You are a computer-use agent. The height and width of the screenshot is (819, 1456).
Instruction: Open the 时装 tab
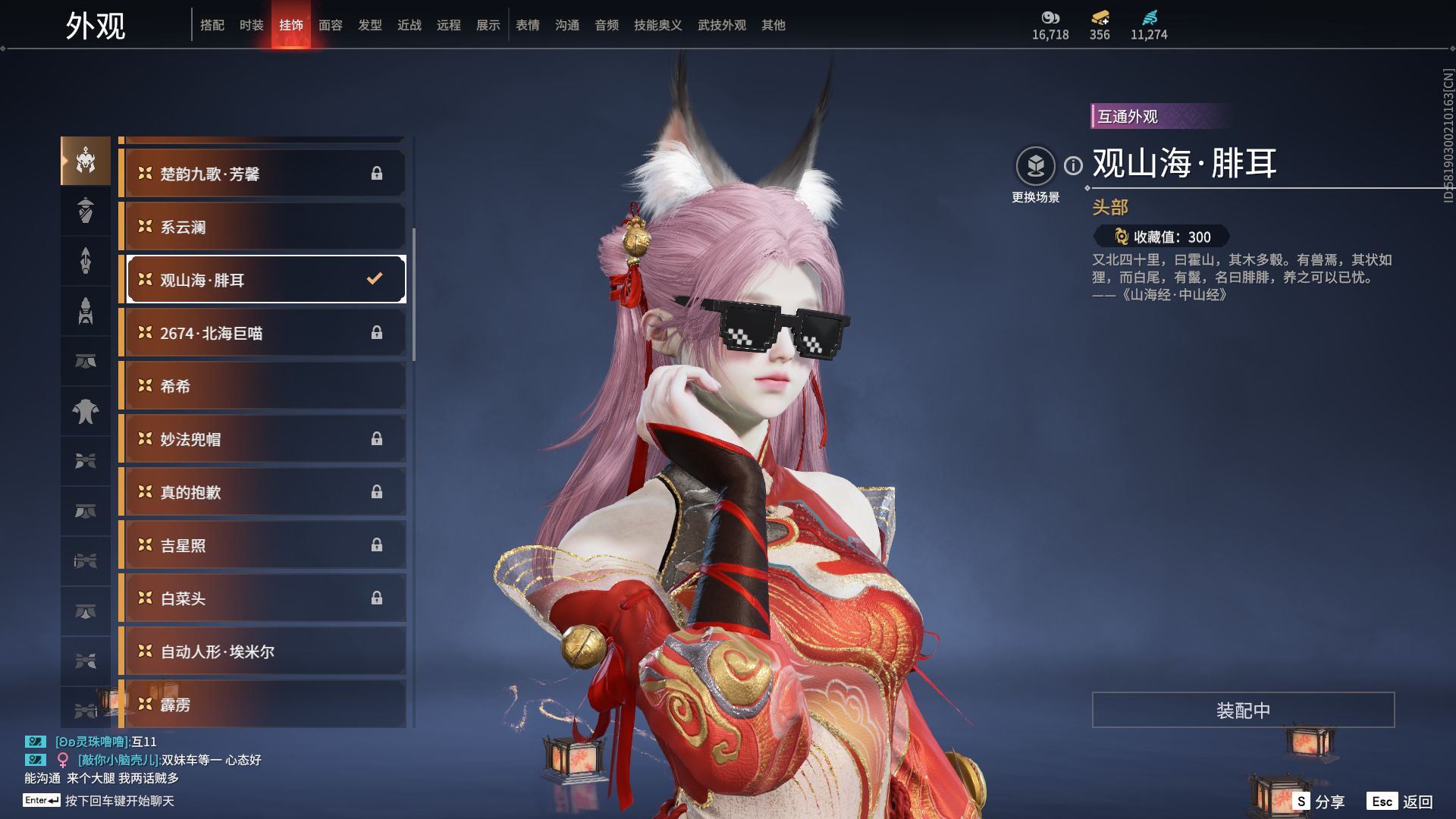click(x=251, y=25)
